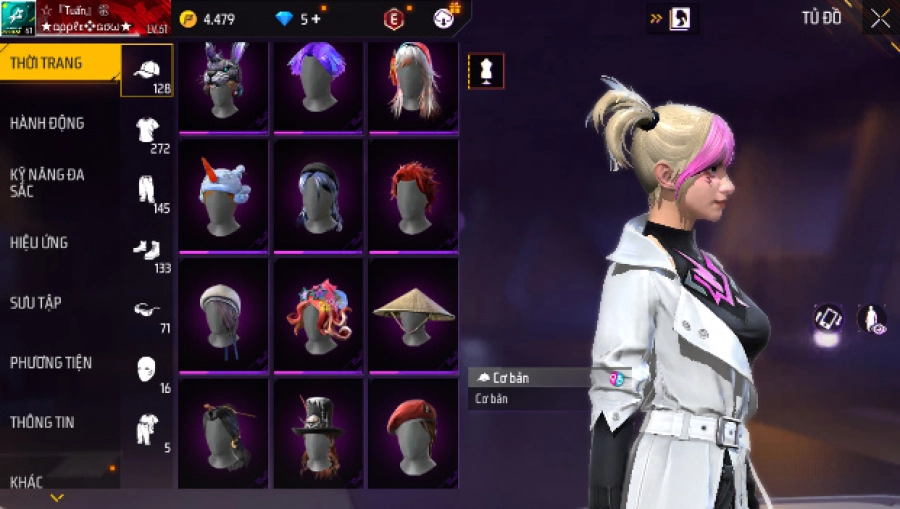
Task: Switch to the pants subcategory
Action: [x=147, y=191]
